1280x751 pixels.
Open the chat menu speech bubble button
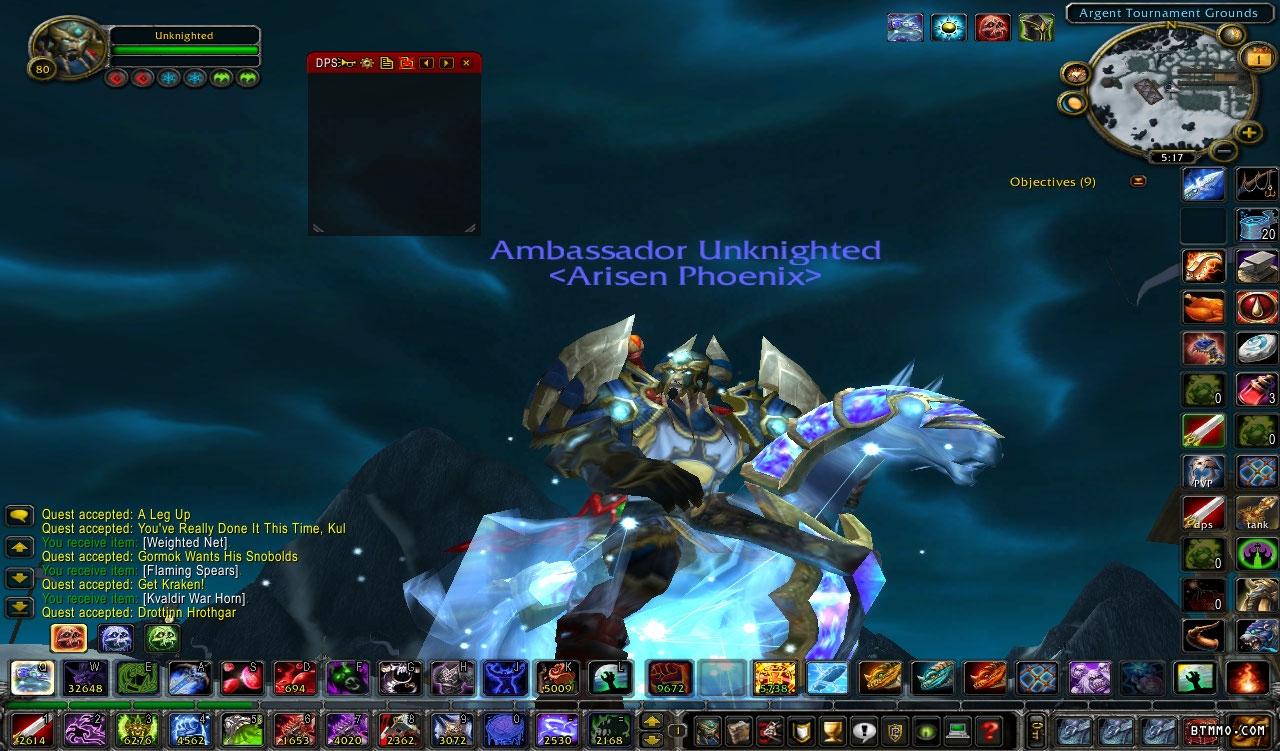[x=20, y=516]
